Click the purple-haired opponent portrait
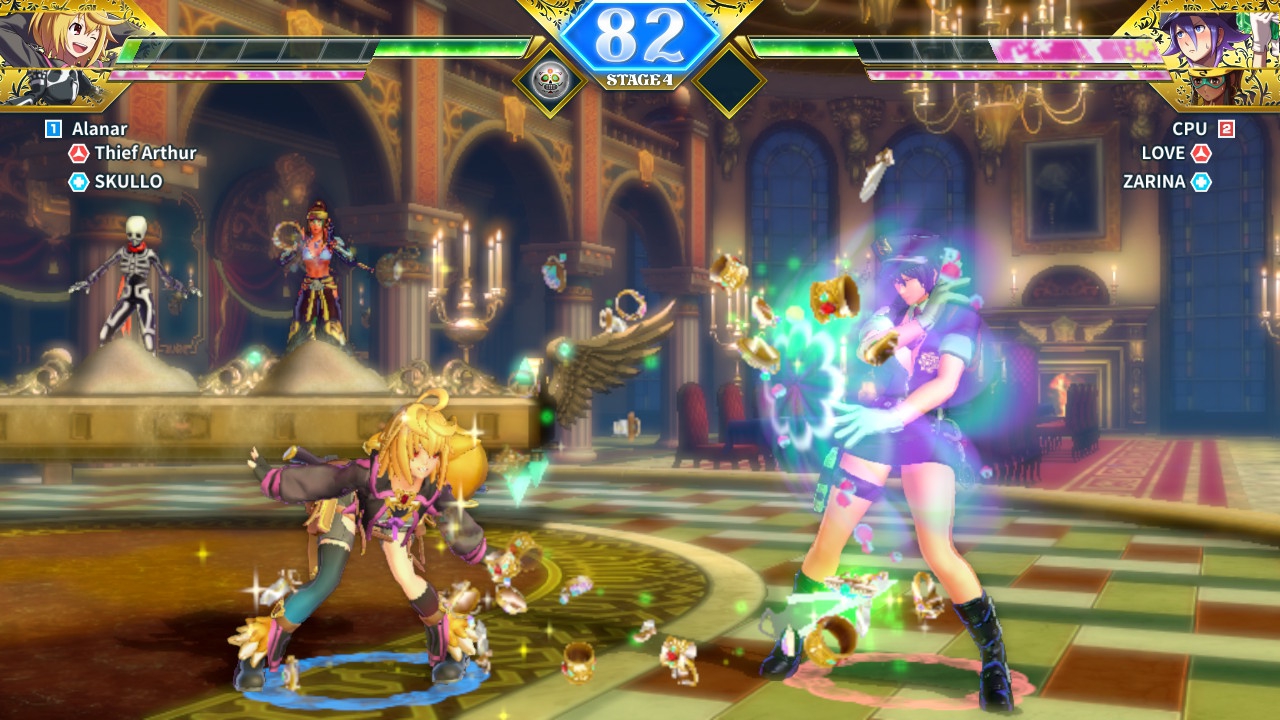Viewport: 1280px width, 720px height. tap(1216, 40)
